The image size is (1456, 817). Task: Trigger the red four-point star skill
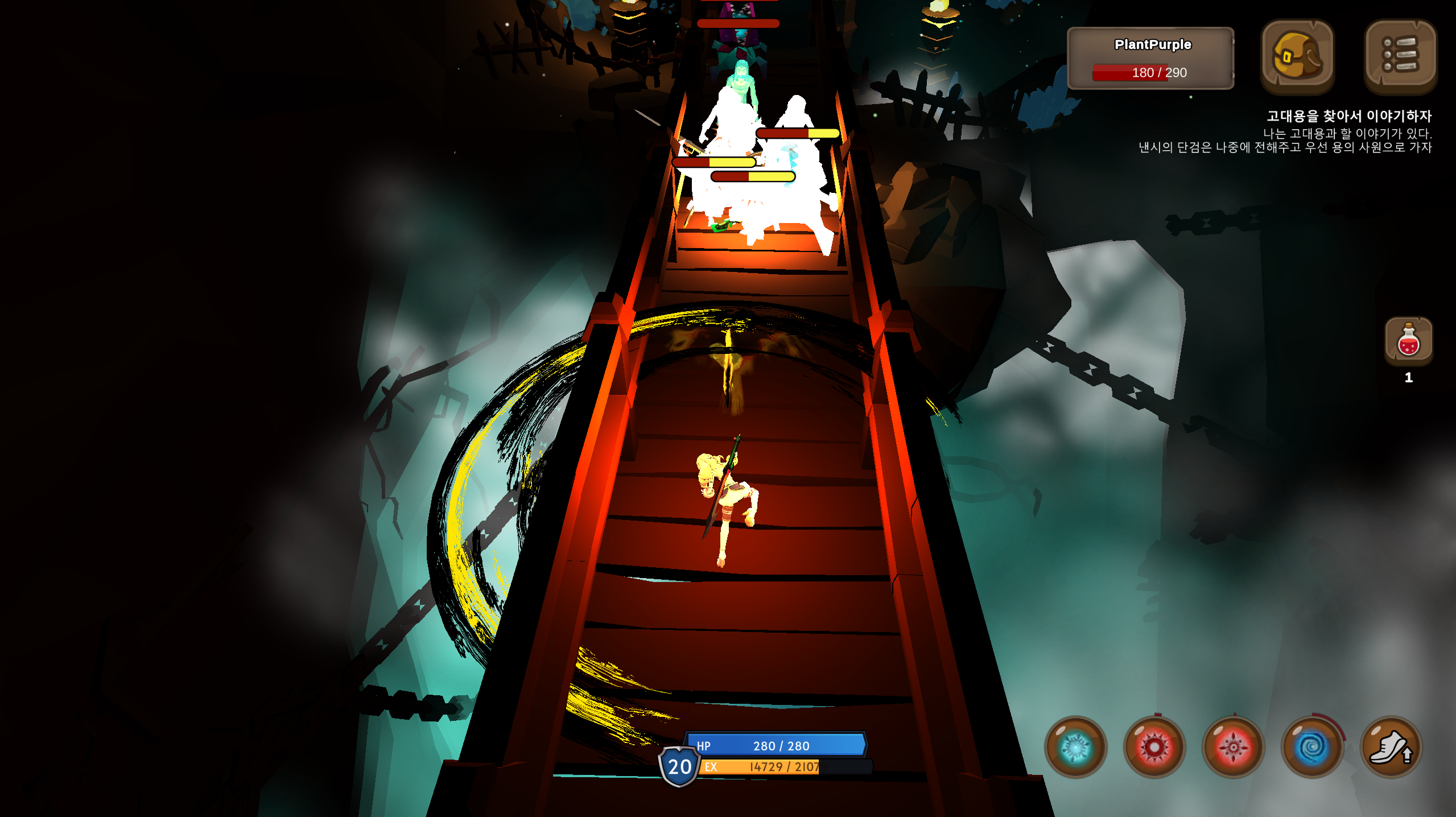1233,747
